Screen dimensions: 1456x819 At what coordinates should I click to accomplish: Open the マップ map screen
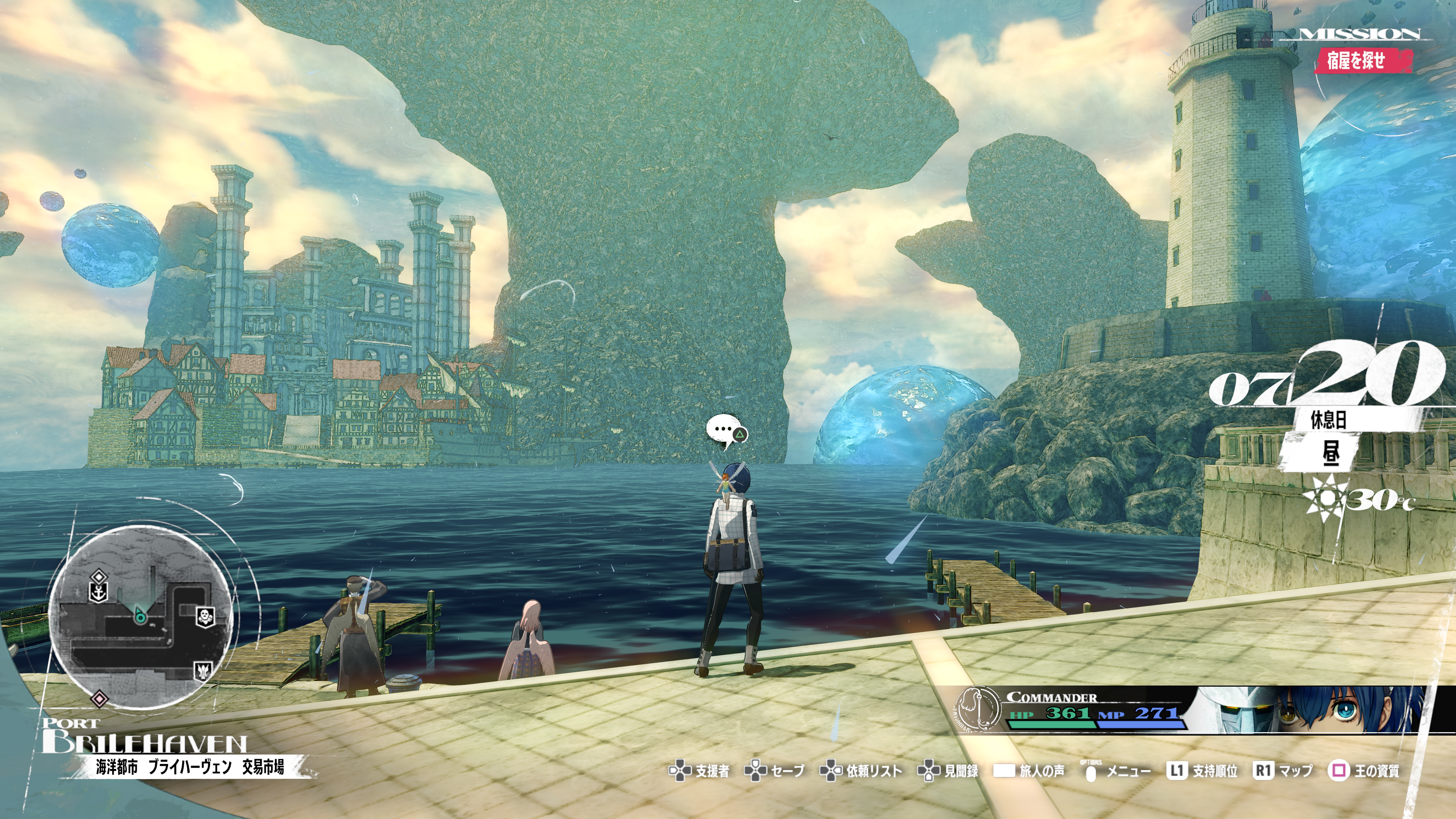[1283, 771]
